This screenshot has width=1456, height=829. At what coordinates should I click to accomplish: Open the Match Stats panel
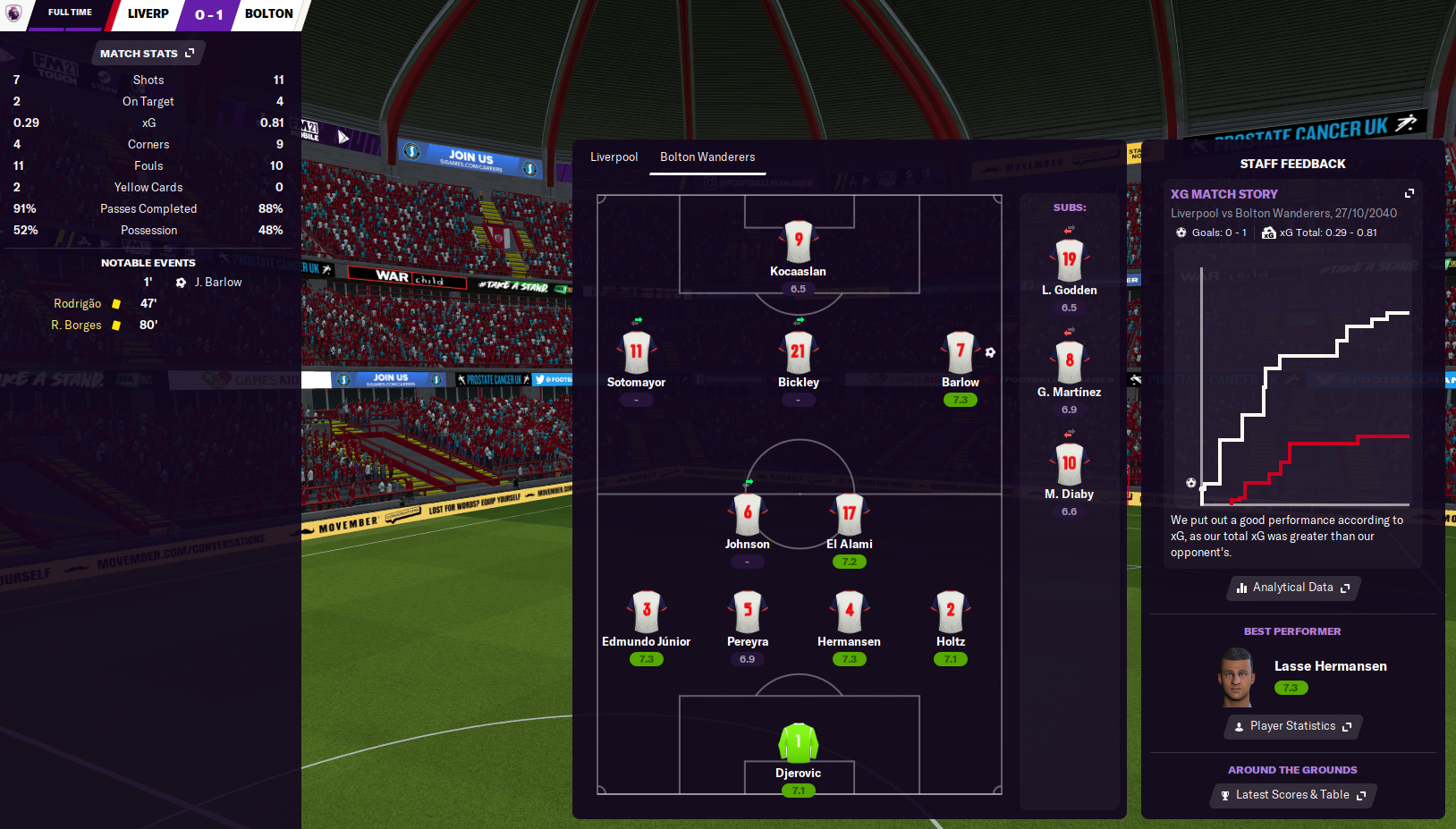click(148, 54)
